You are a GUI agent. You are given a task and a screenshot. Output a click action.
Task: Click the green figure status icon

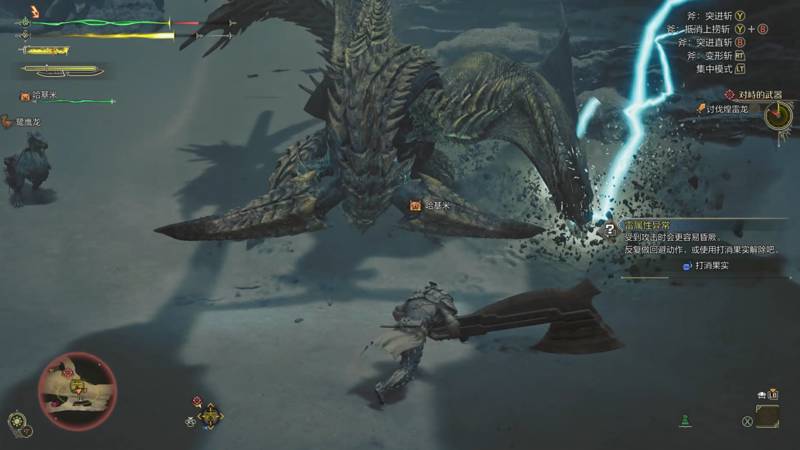coord(685,420)
